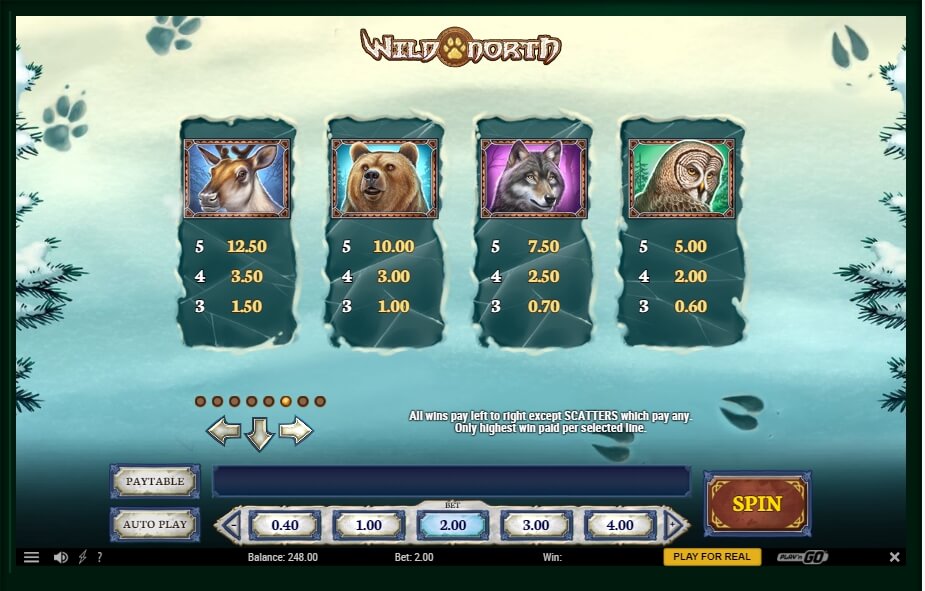Set the bet to 4.00
The width and height of the screenshot is (925, 591).
(x=620, y=525)
